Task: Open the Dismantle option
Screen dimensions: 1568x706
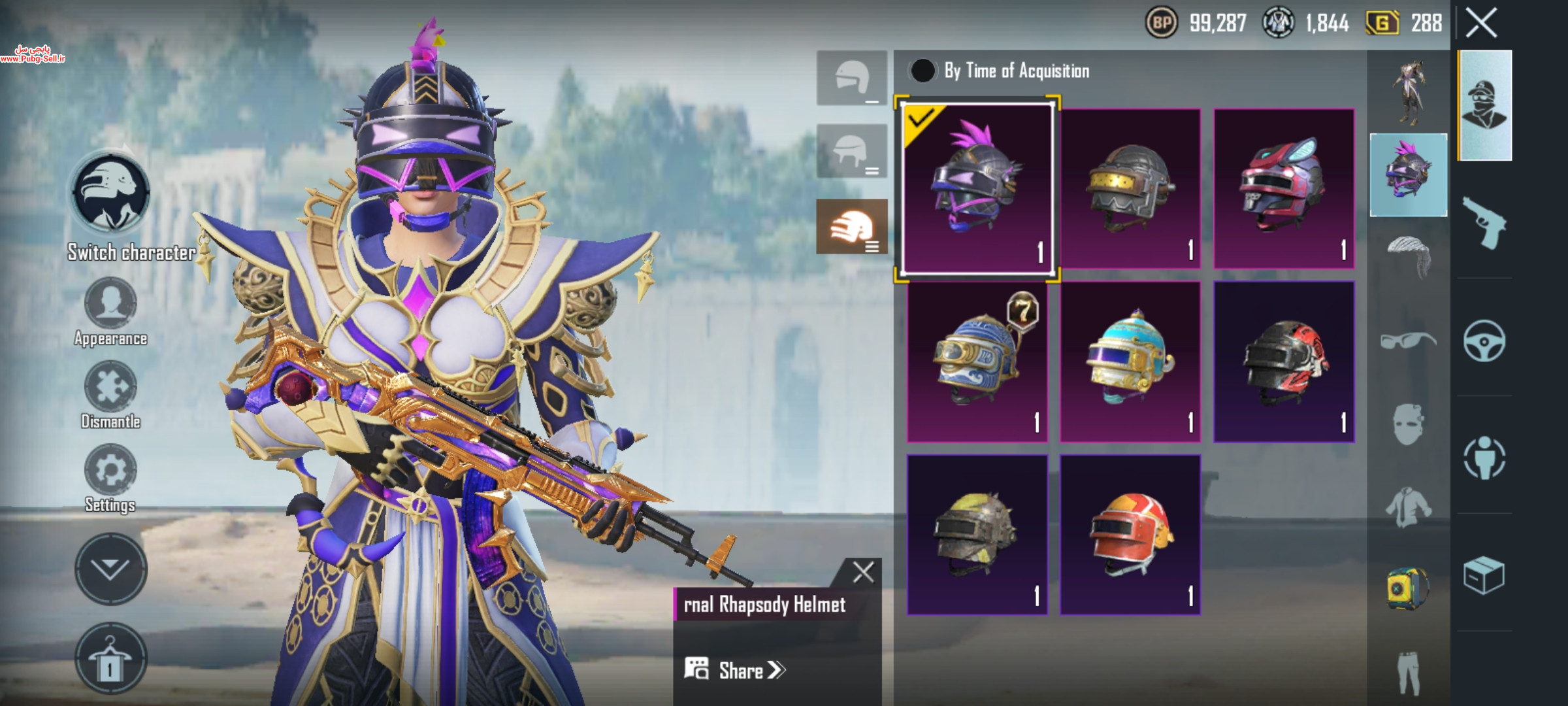Action: (x=110, y=387)
